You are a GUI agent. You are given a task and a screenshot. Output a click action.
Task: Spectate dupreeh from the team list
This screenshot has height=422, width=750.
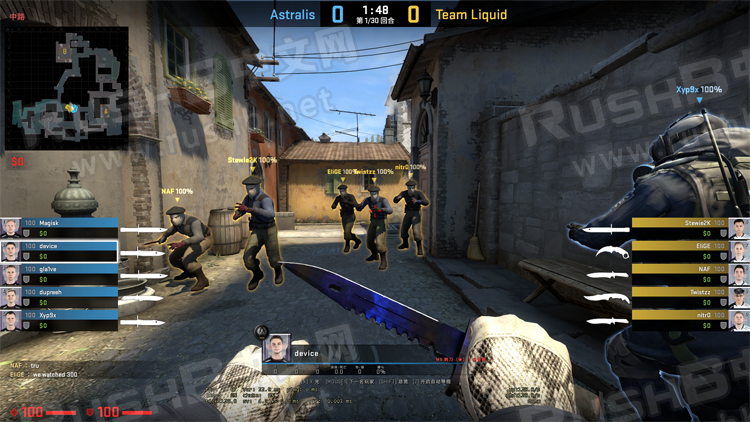pos(60,297)
